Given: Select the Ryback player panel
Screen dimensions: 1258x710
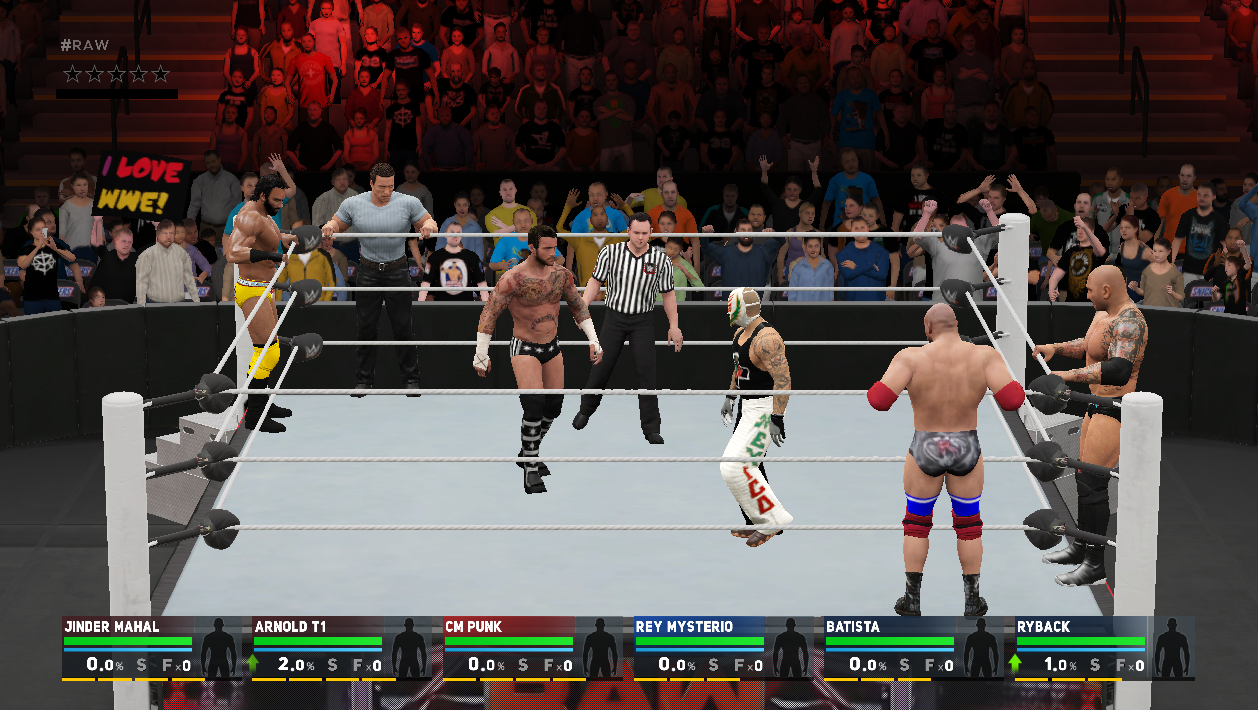Looking at the screenshot, I should coord(1104,648).
